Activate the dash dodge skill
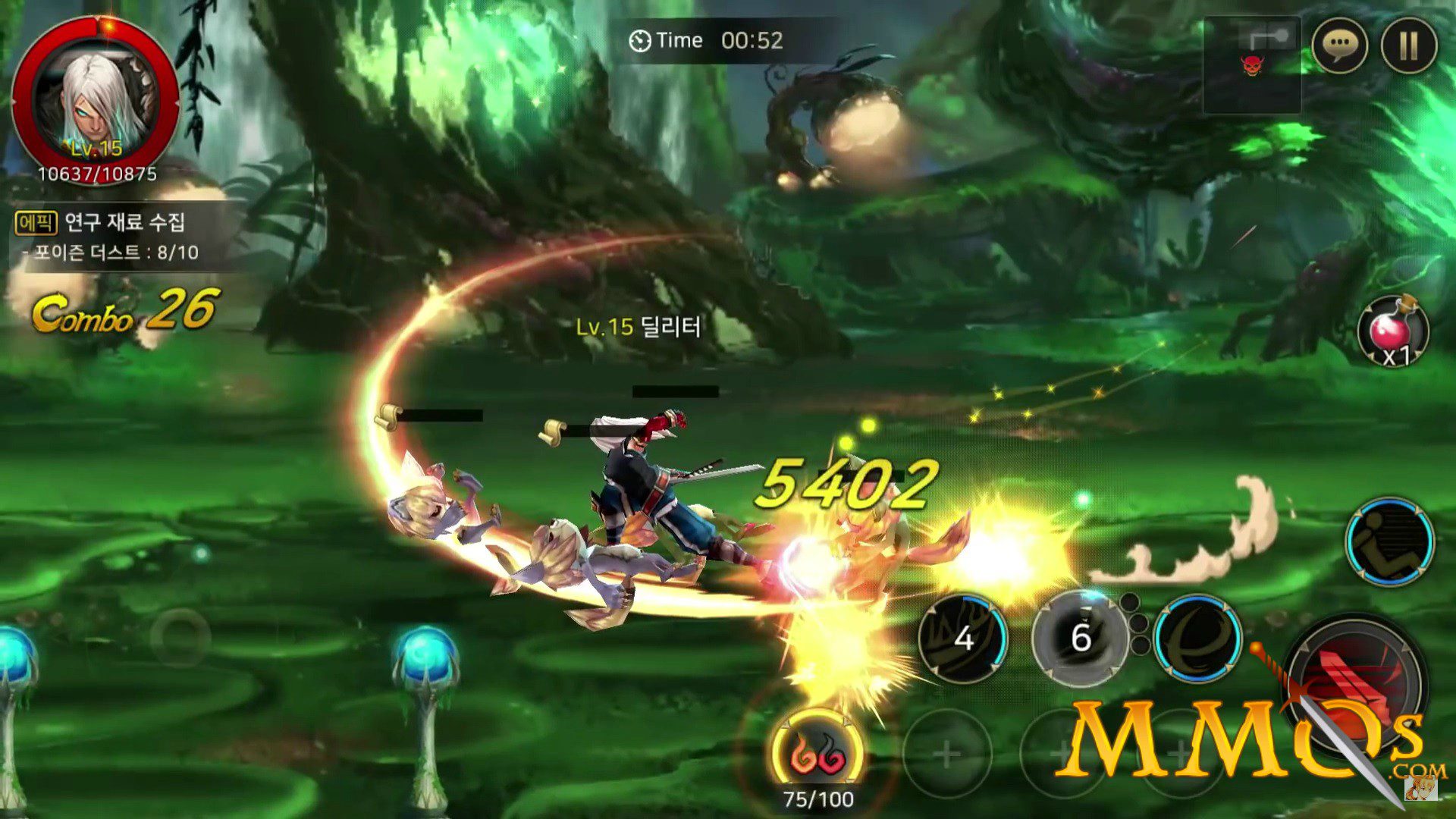Viewport: 1456px width, 819px height. tap(1389, 541)
